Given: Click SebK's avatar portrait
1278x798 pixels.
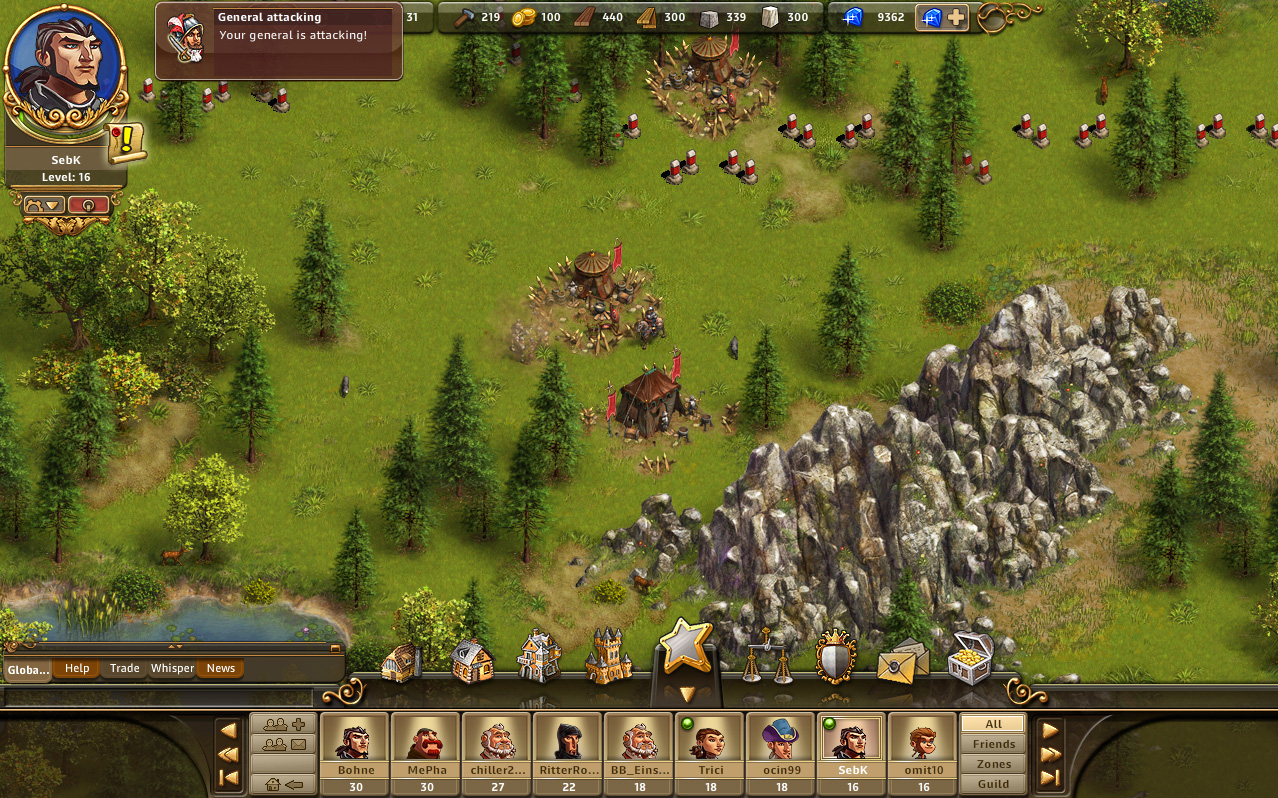Looking at the screenshot, I should coord(65,68).
